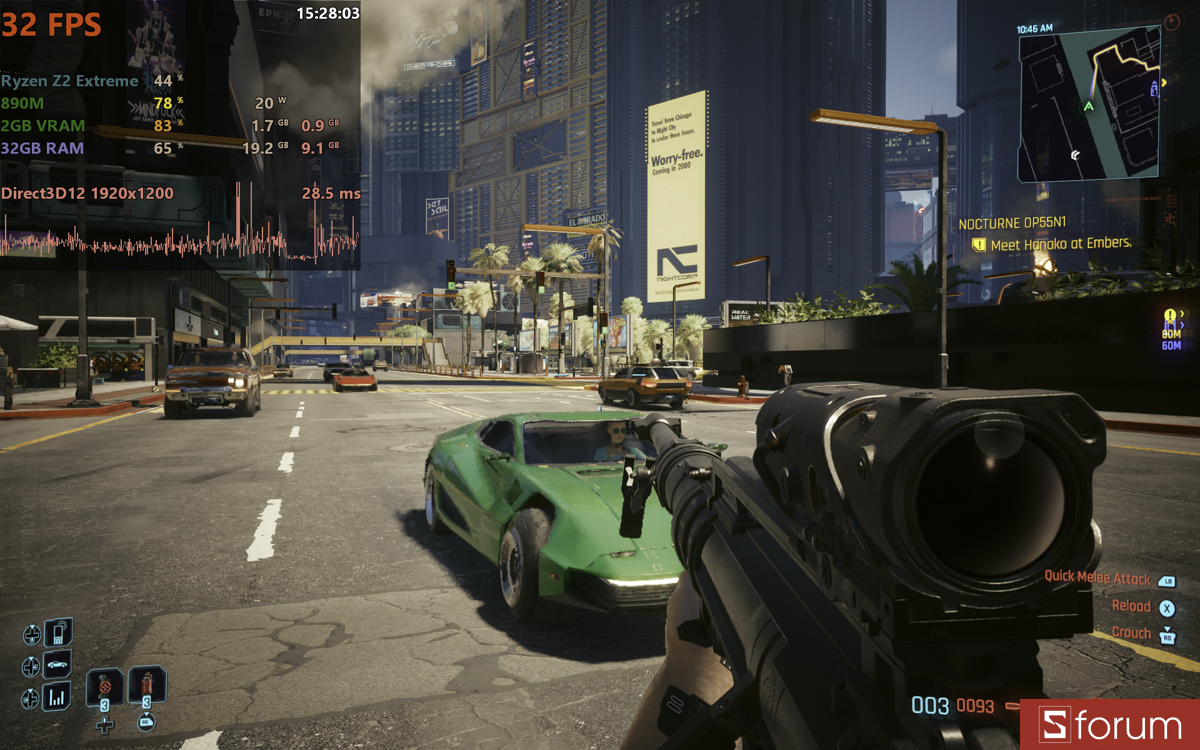Select the white cube marker on minimap
This screenshot has width=1200, height=750.
click(x=1074, y=155)
